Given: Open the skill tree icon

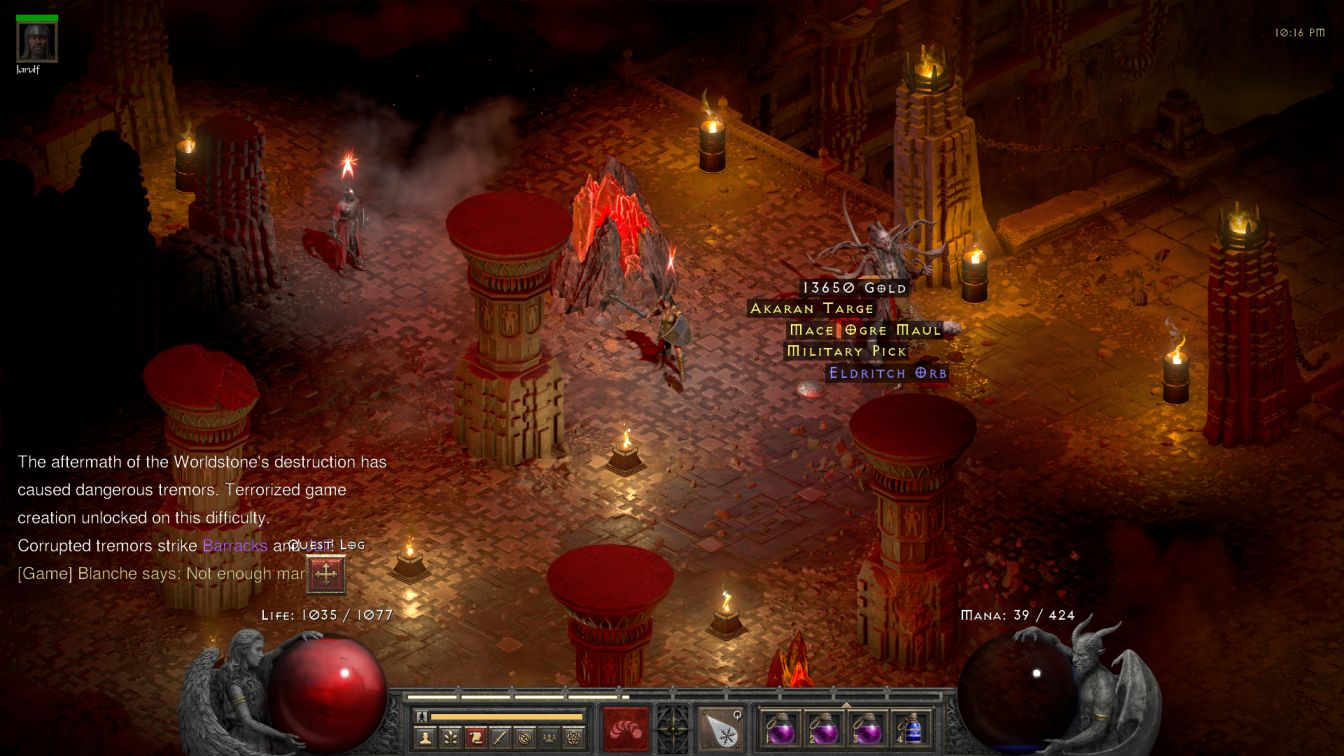Looking at the screenshot, I should [451, 738].
